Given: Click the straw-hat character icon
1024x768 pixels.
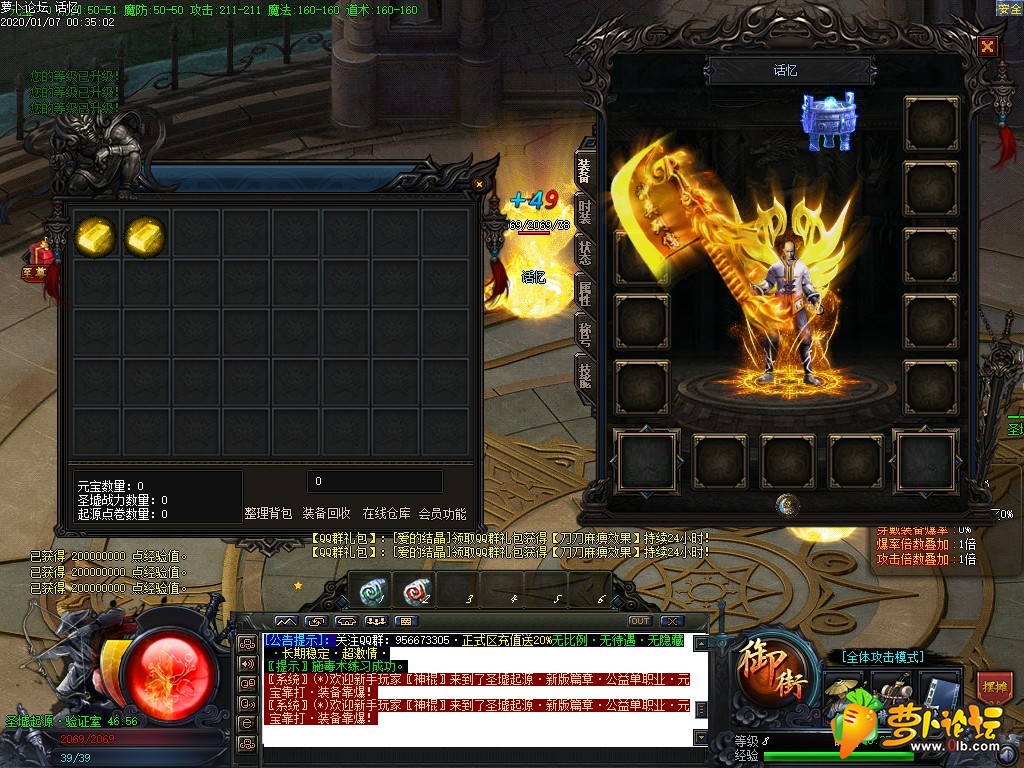Looking at the screenshot, I should pos(843,688).
